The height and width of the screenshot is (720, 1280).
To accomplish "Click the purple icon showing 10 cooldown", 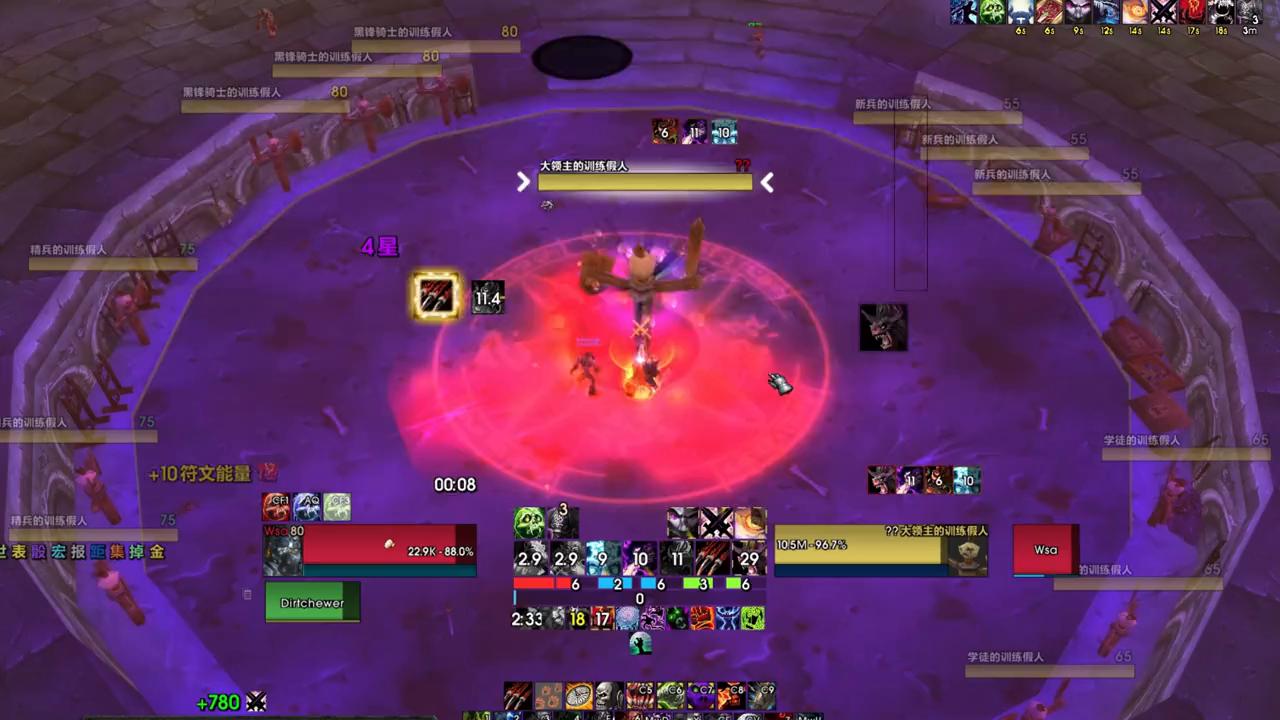I will pyautogui.click(x=640, y=558).
